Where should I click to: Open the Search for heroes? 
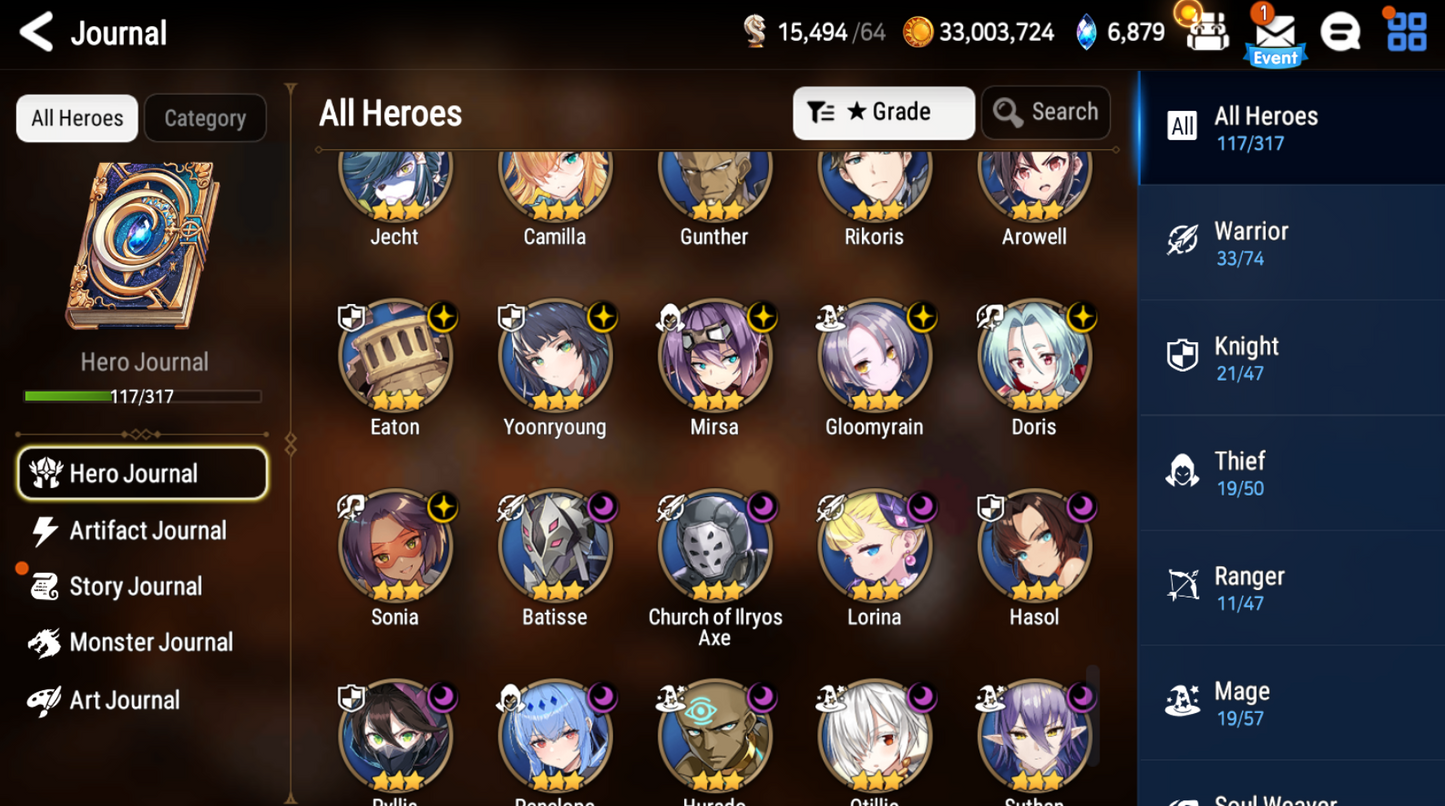(x=1045, y=112)
